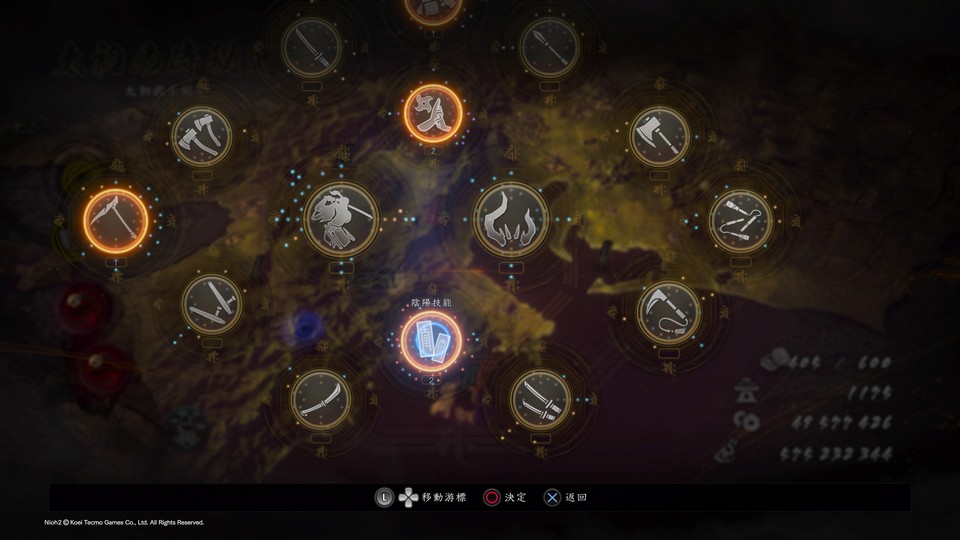960x540 pixels.
Task: Open the horned yokai shiftling skill tree
Action: coord(510,217)
